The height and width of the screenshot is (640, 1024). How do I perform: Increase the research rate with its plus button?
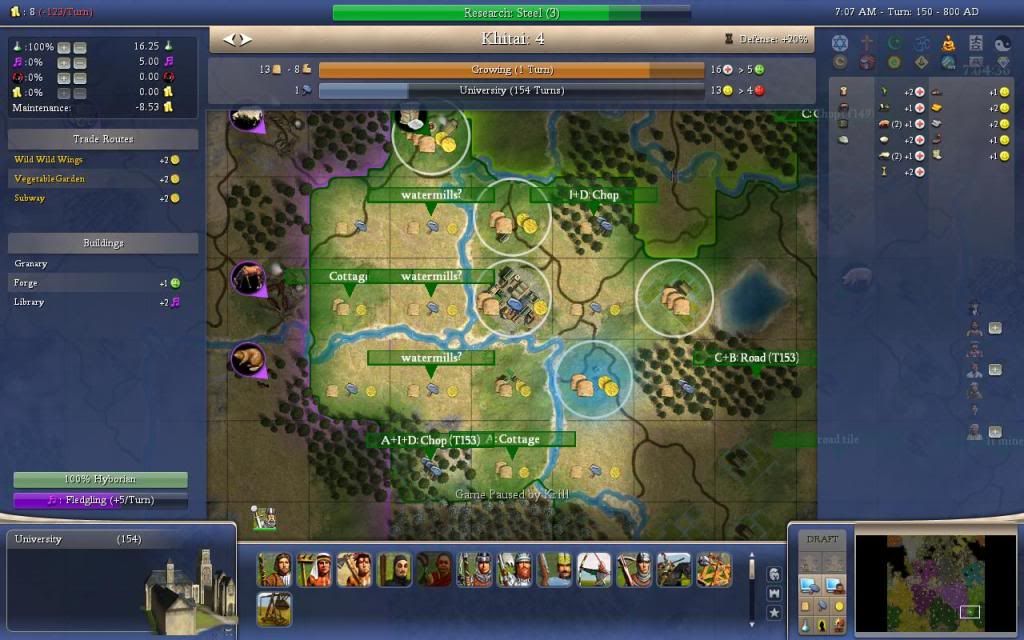(x=64, y=48)
